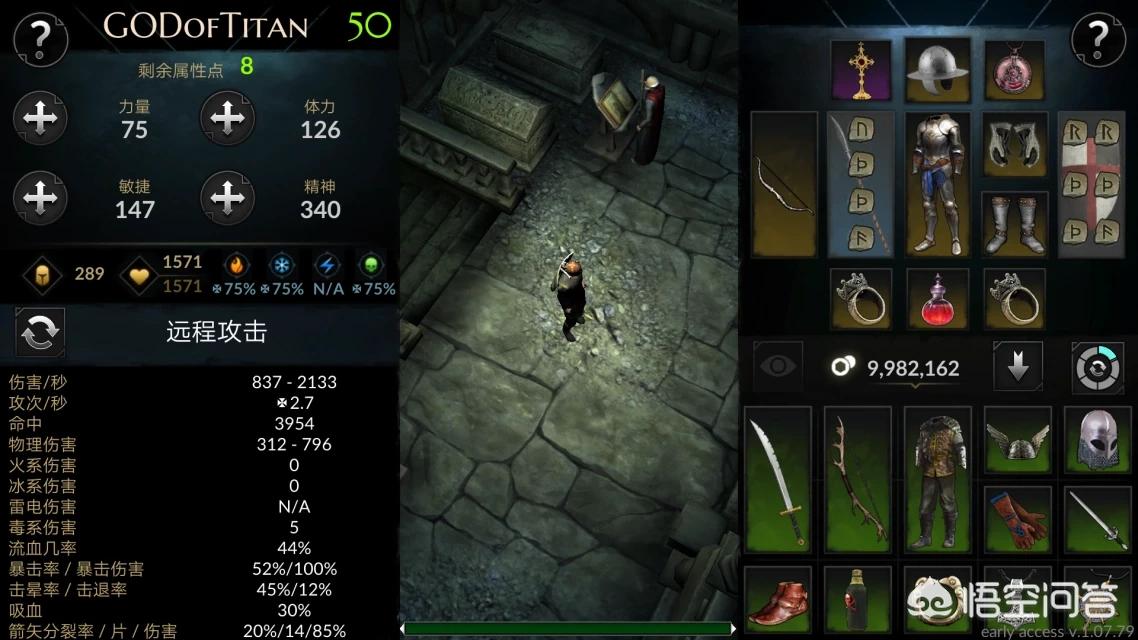Click the down arrow sort button
The height and width of the screenshot is (640, 1138).
click(1018, 366)
